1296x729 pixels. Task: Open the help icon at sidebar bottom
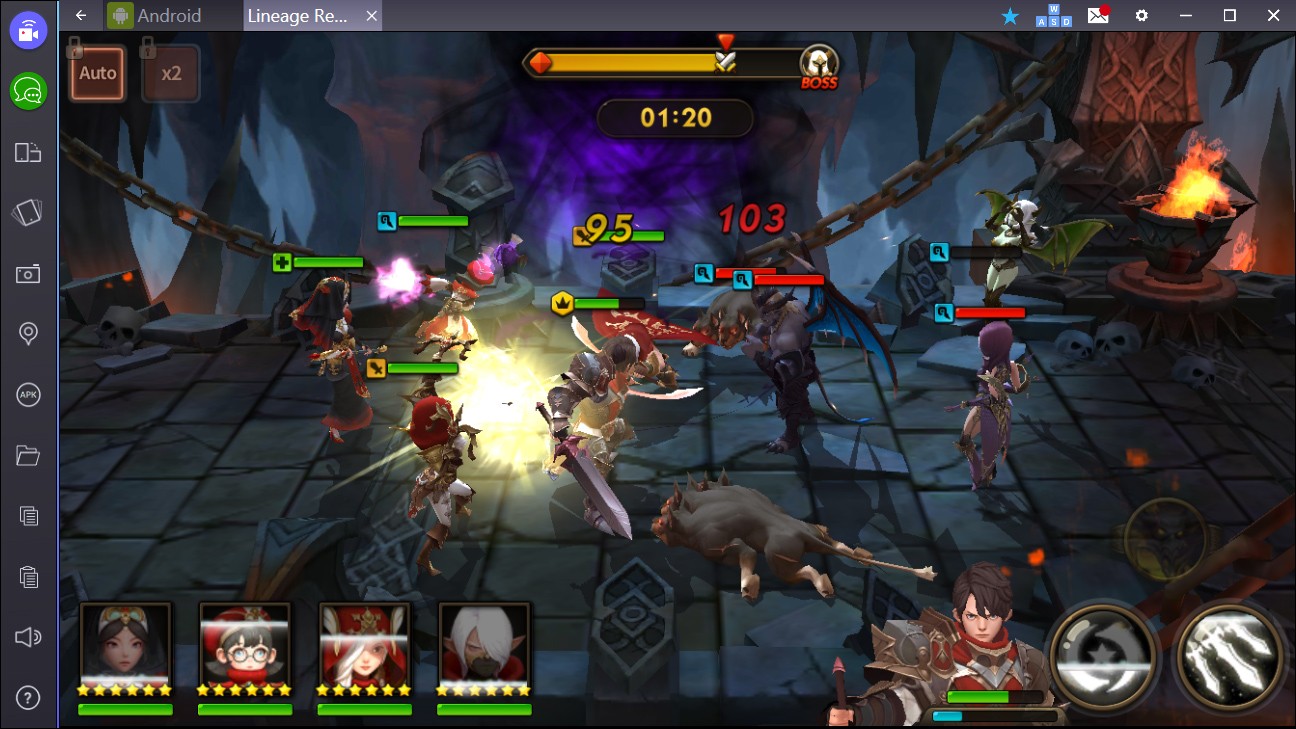point(28,696)
